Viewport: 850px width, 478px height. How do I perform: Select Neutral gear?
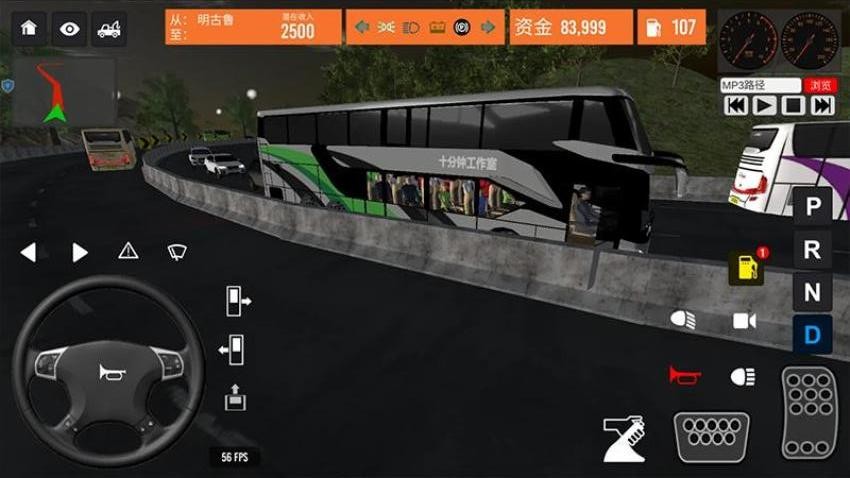tap(813, 292)
